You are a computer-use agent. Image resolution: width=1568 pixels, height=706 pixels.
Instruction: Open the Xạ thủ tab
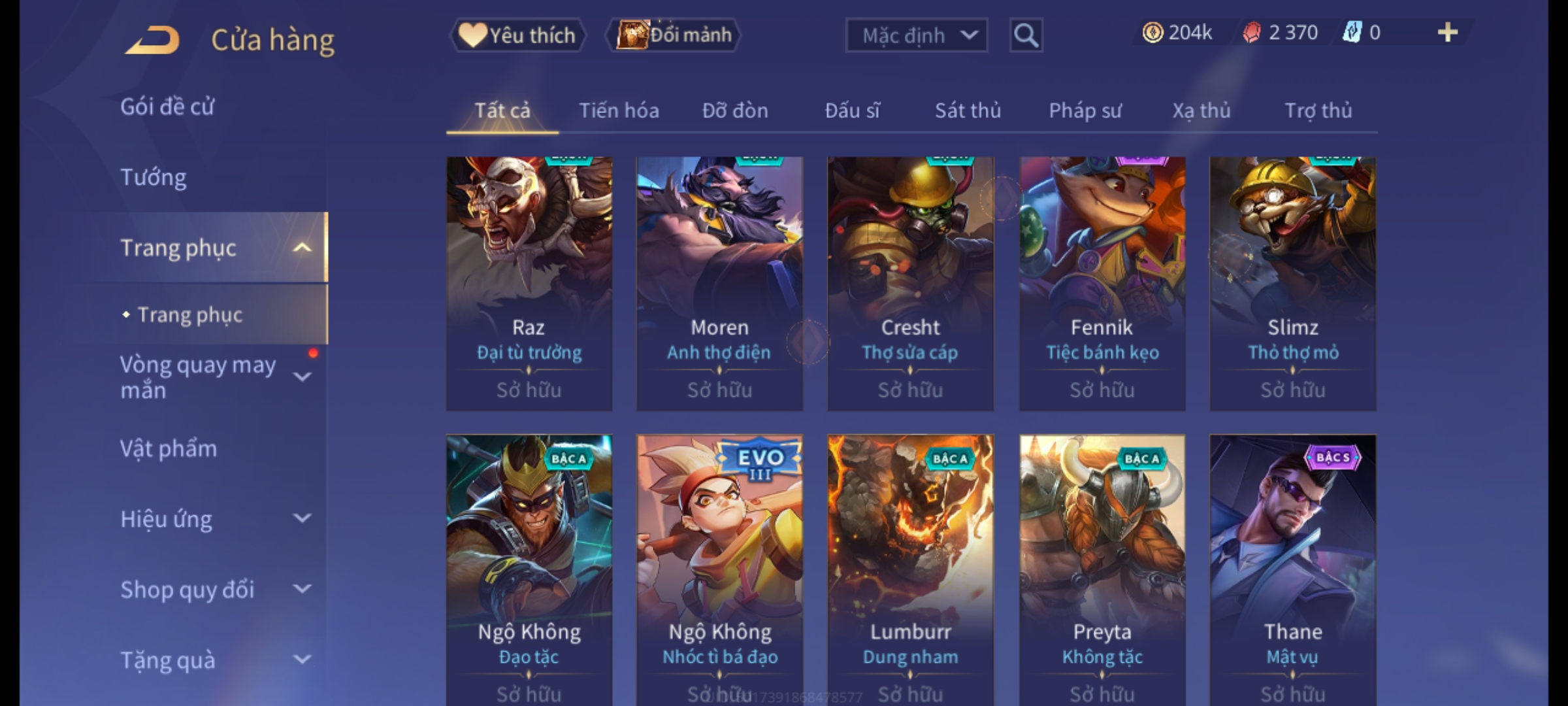click(1201, 110)
